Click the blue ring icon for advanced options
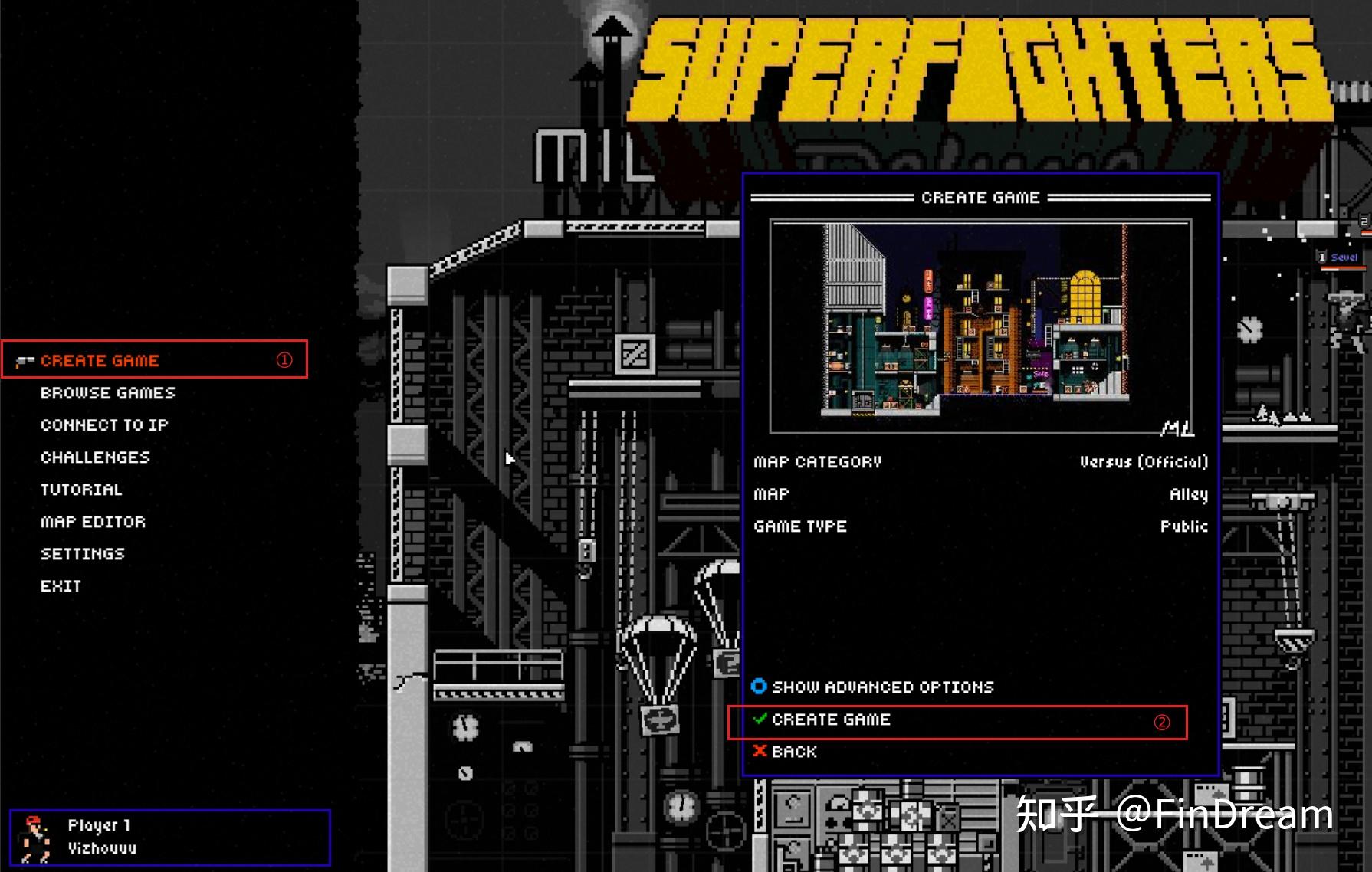1372x872 pixels. (758, 687)
